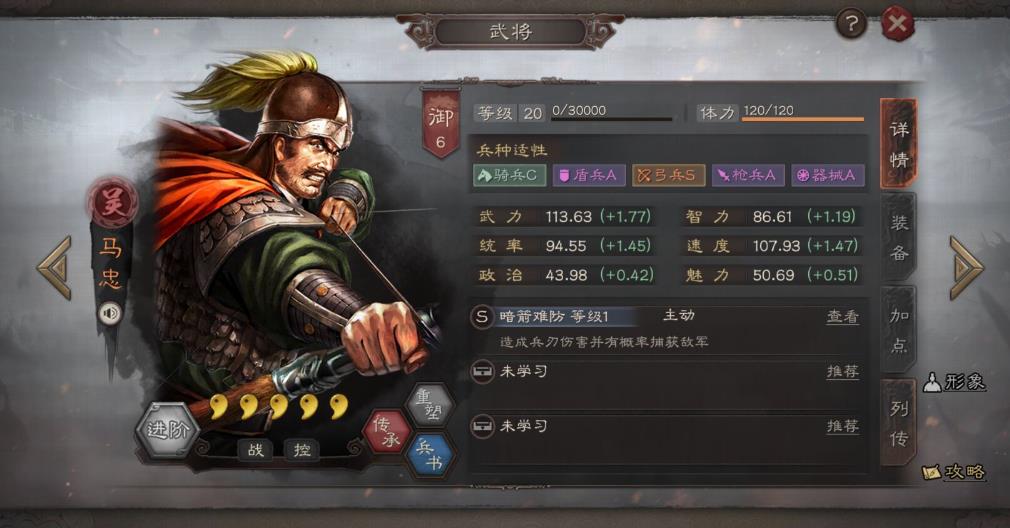Open the 兵书 war book button
Screen dimensions: 1010x528
[430, 455]
